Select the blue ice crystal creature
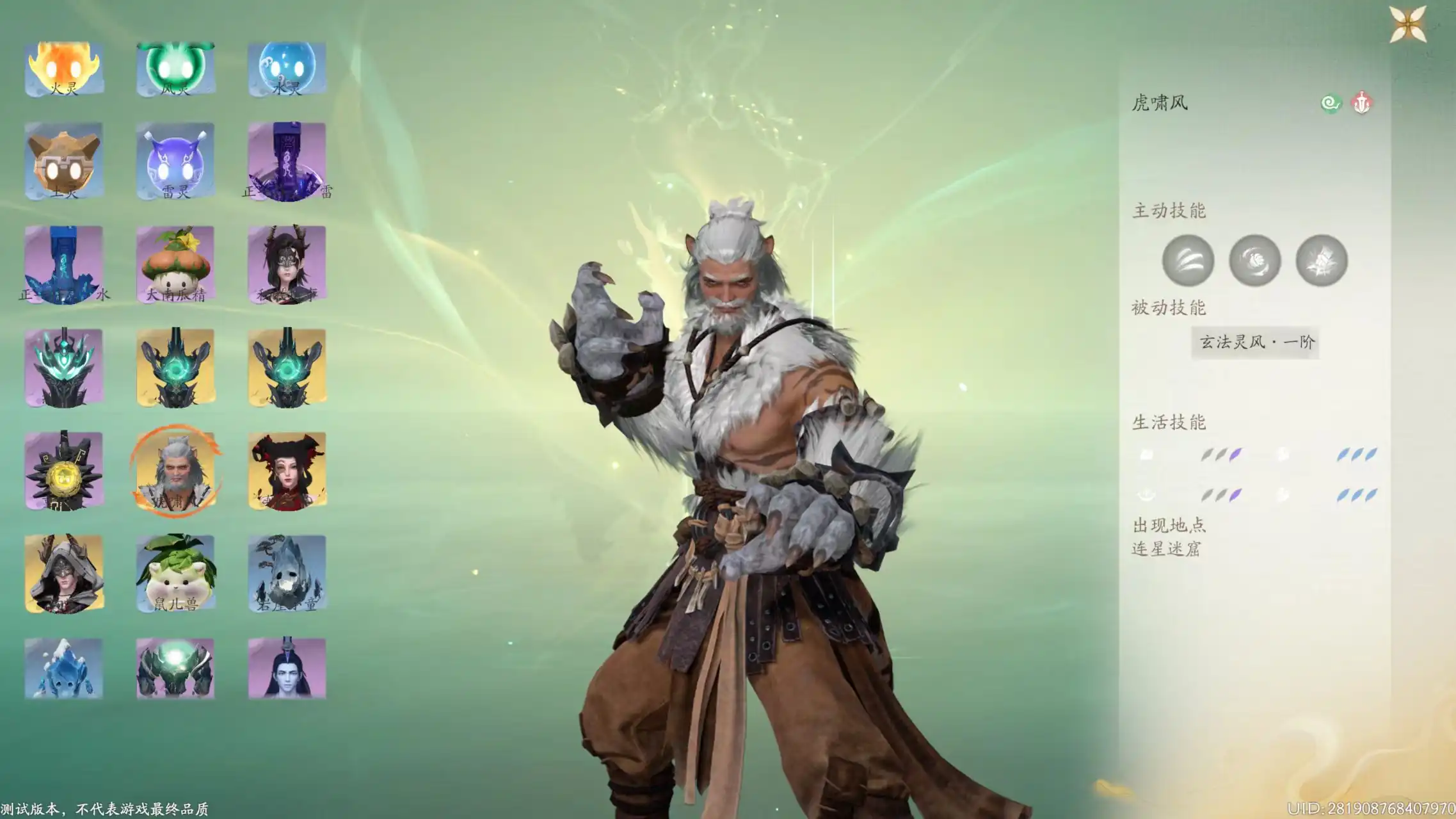The width and height of the screenshot is (1456, 819). (64, 668)
